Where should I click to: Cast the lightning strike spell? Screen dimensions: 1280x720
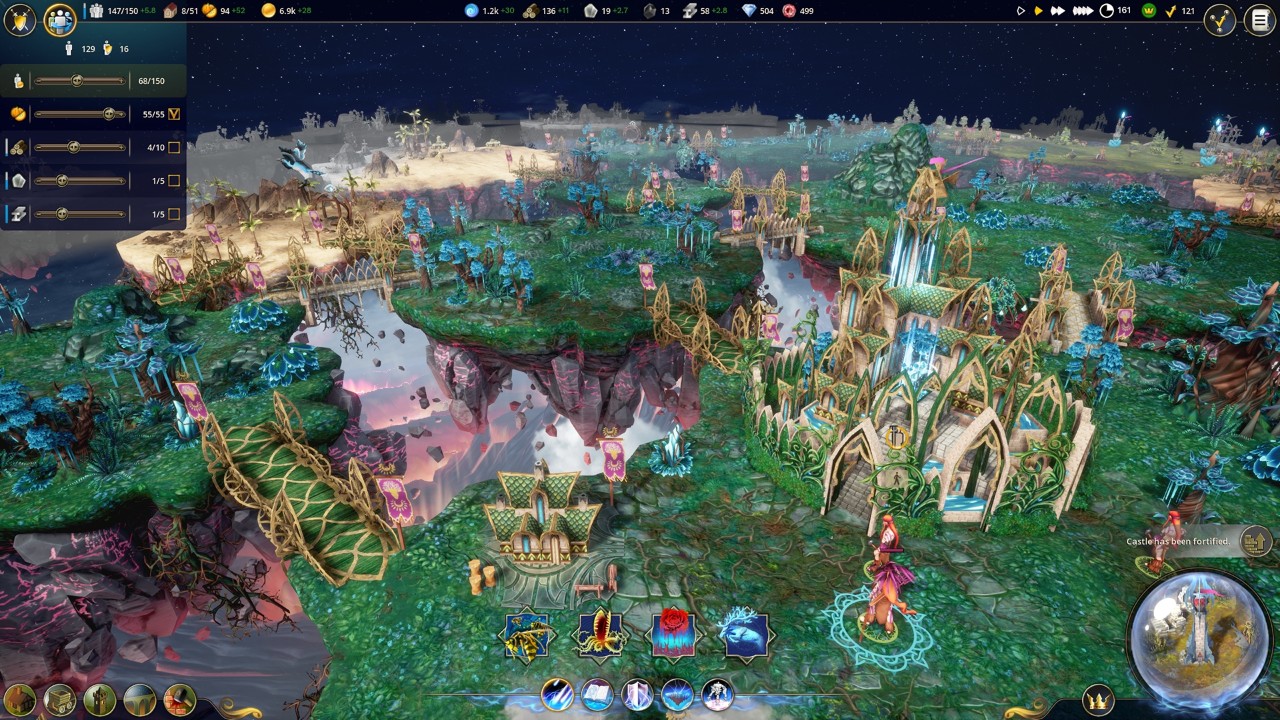pos(557,694)
